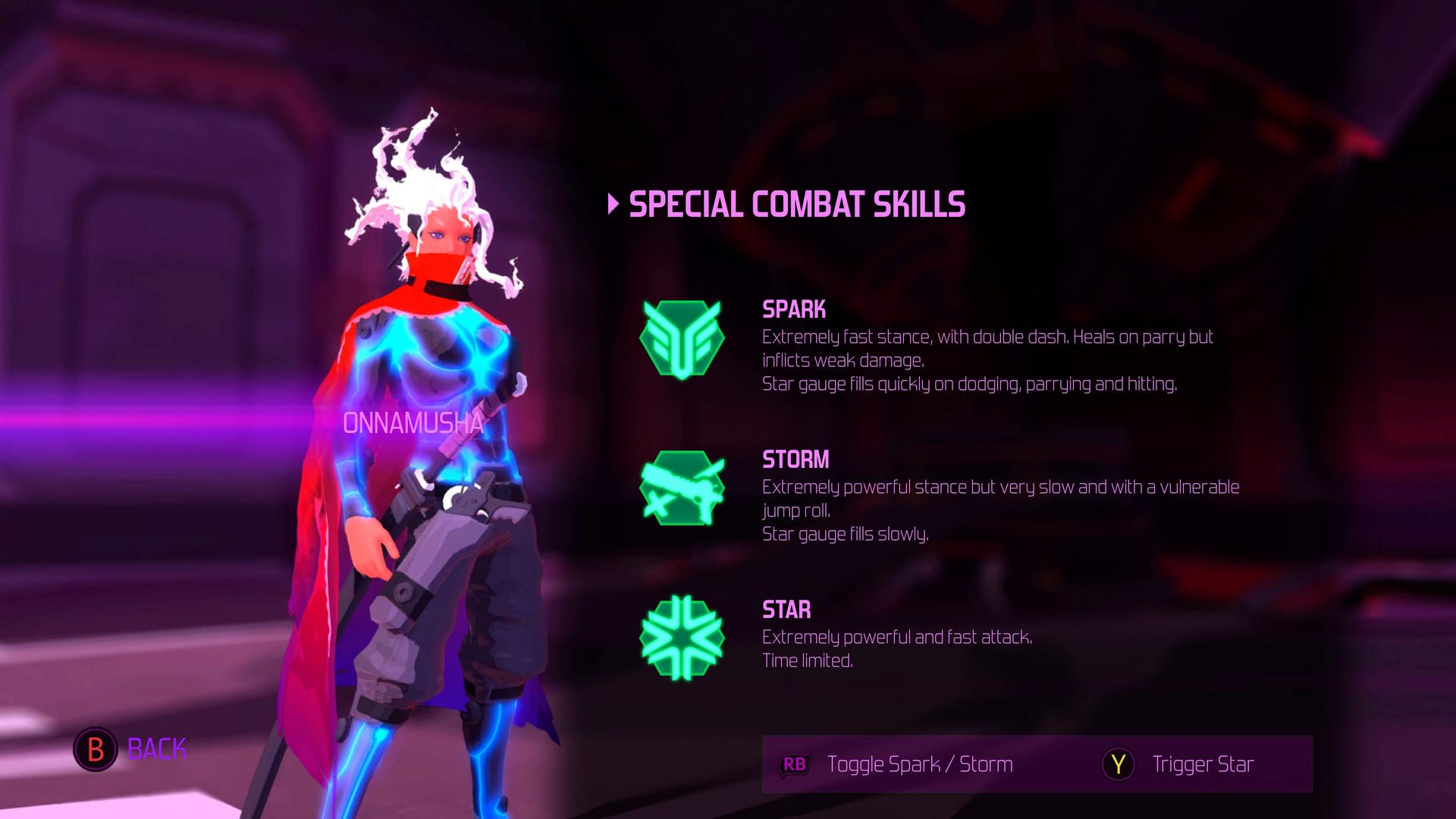The height and width of the screenshot is (819, 1456).
Task: Click the Star skill icon
Action: click(x=681, y=640)
